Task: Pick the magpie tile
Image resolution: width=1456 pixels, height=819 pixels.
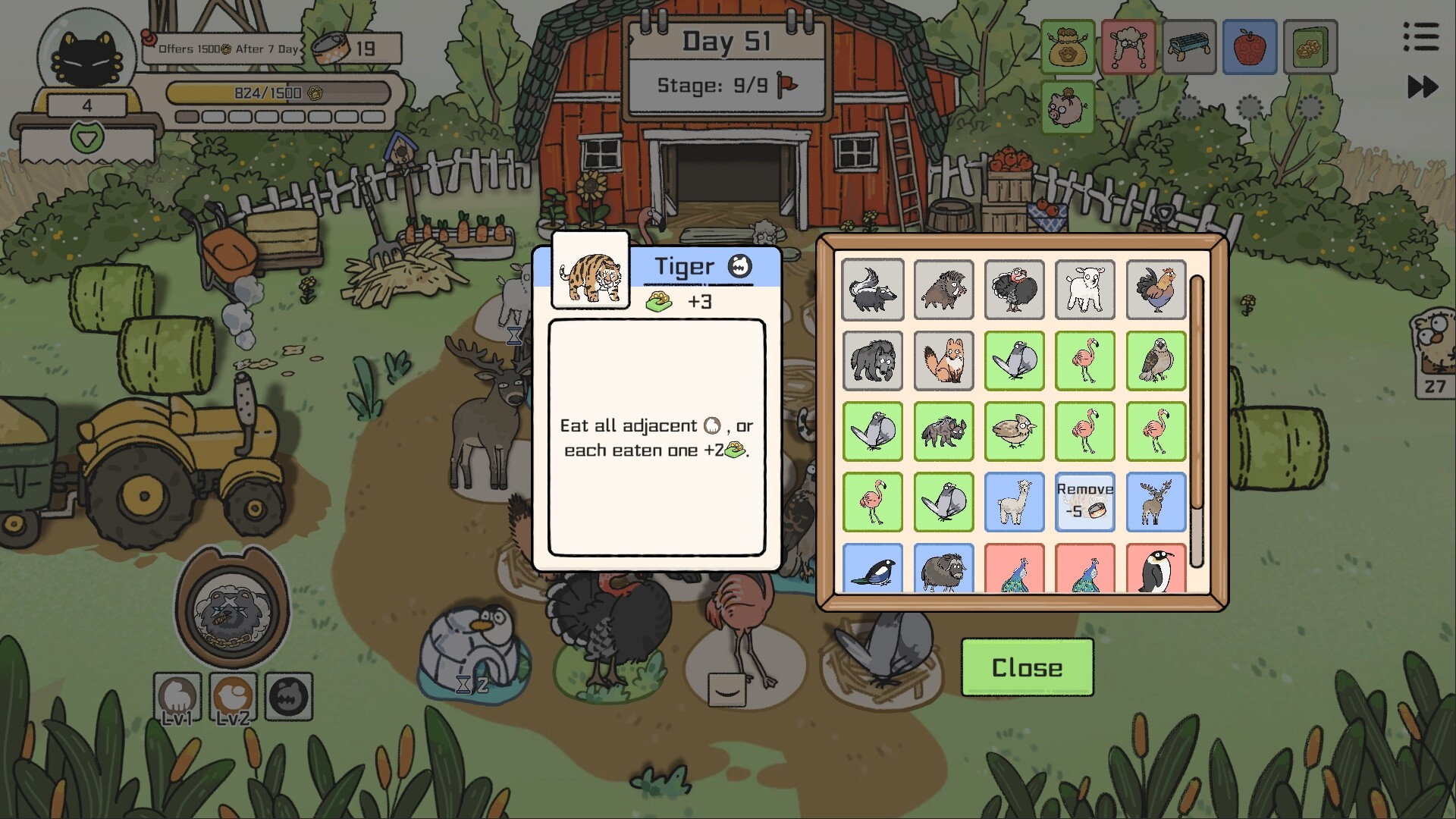Action: click(872, 569)
